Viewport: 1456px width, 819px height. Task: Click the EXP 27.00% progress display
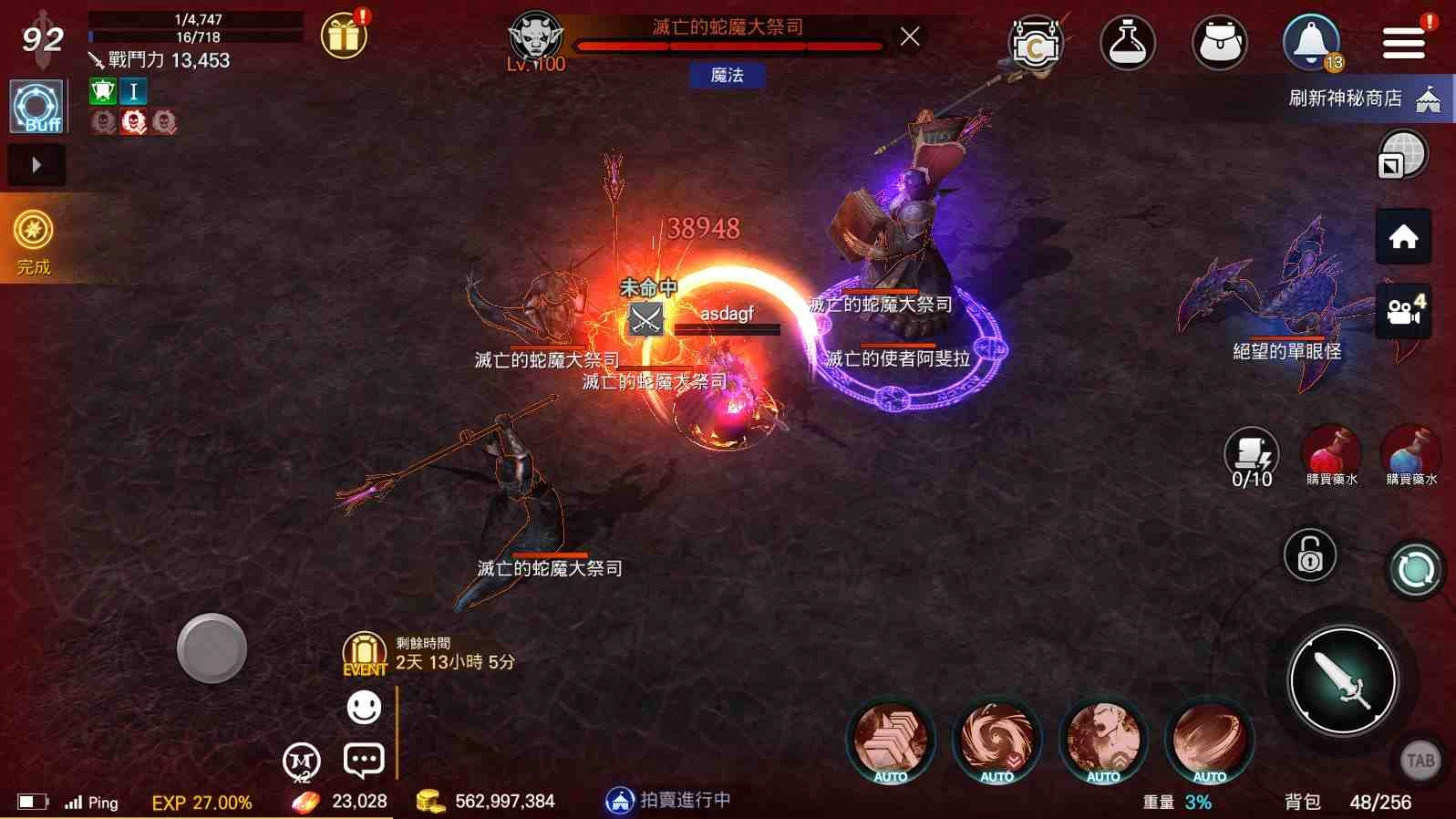(x=201, y=802)
